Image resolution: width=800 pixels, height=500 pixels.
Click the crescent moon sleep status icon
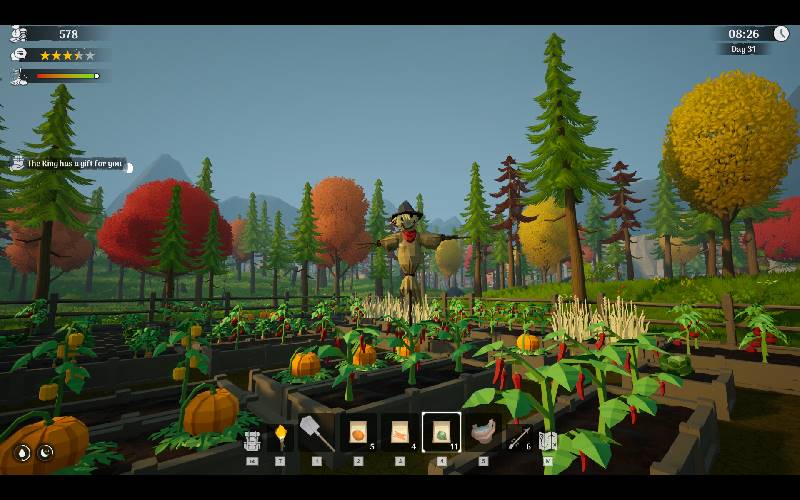pos(46,452)
